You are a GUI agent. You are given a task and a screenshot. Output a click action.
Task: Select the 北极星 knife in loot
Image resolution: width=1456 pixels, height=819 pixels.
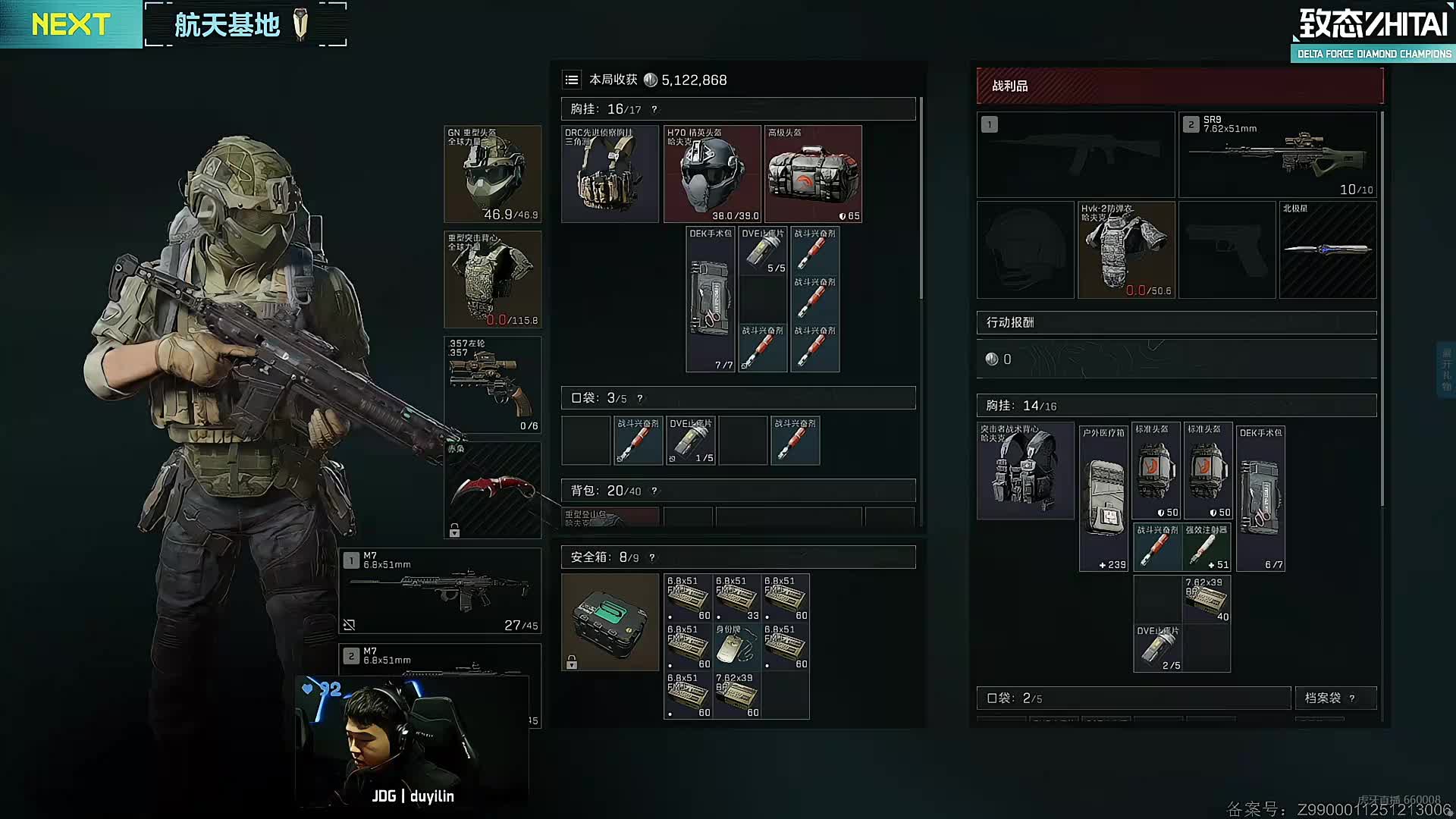[1327, 249]
